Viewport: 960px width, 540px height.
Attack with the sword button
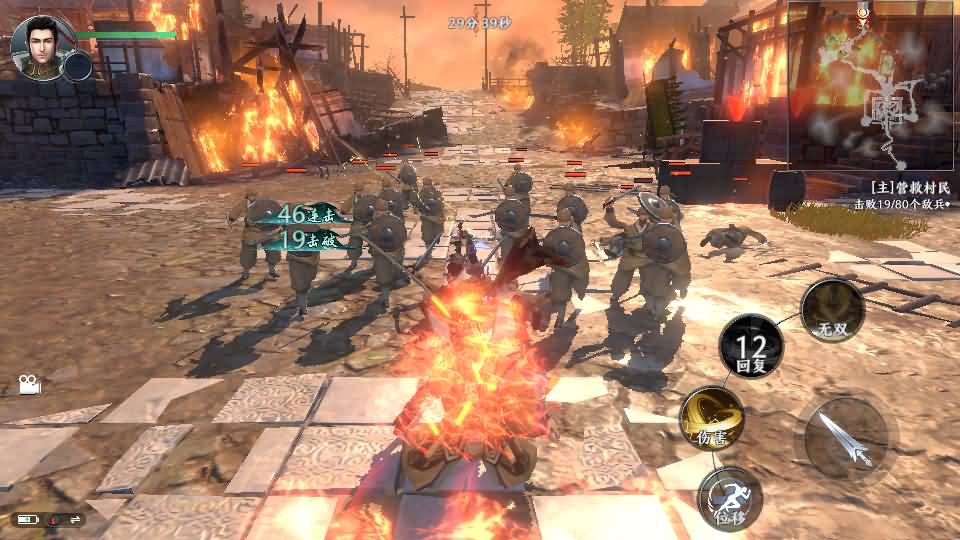click(848, 437)
